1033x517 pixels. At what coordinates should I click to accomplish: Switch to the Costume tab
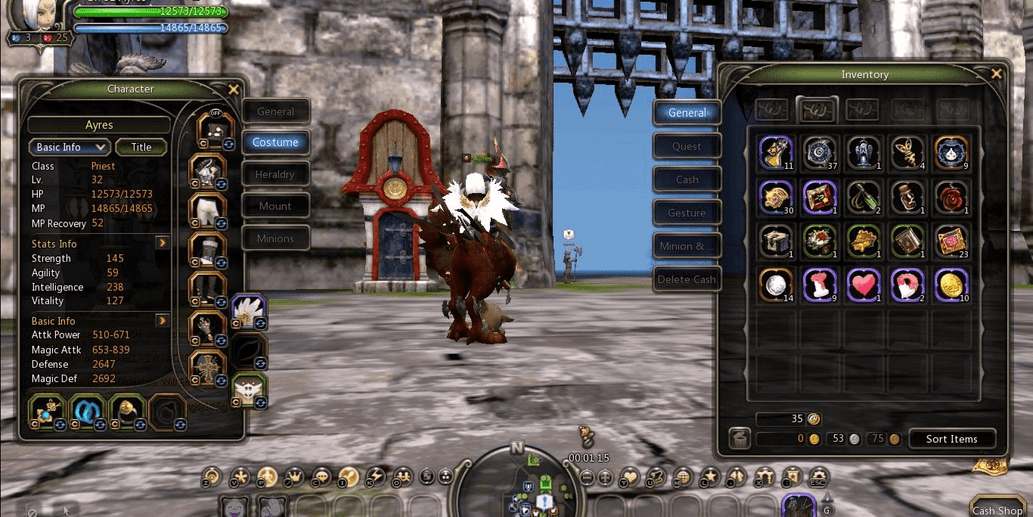pyautogui.click(x=275, y=142)
